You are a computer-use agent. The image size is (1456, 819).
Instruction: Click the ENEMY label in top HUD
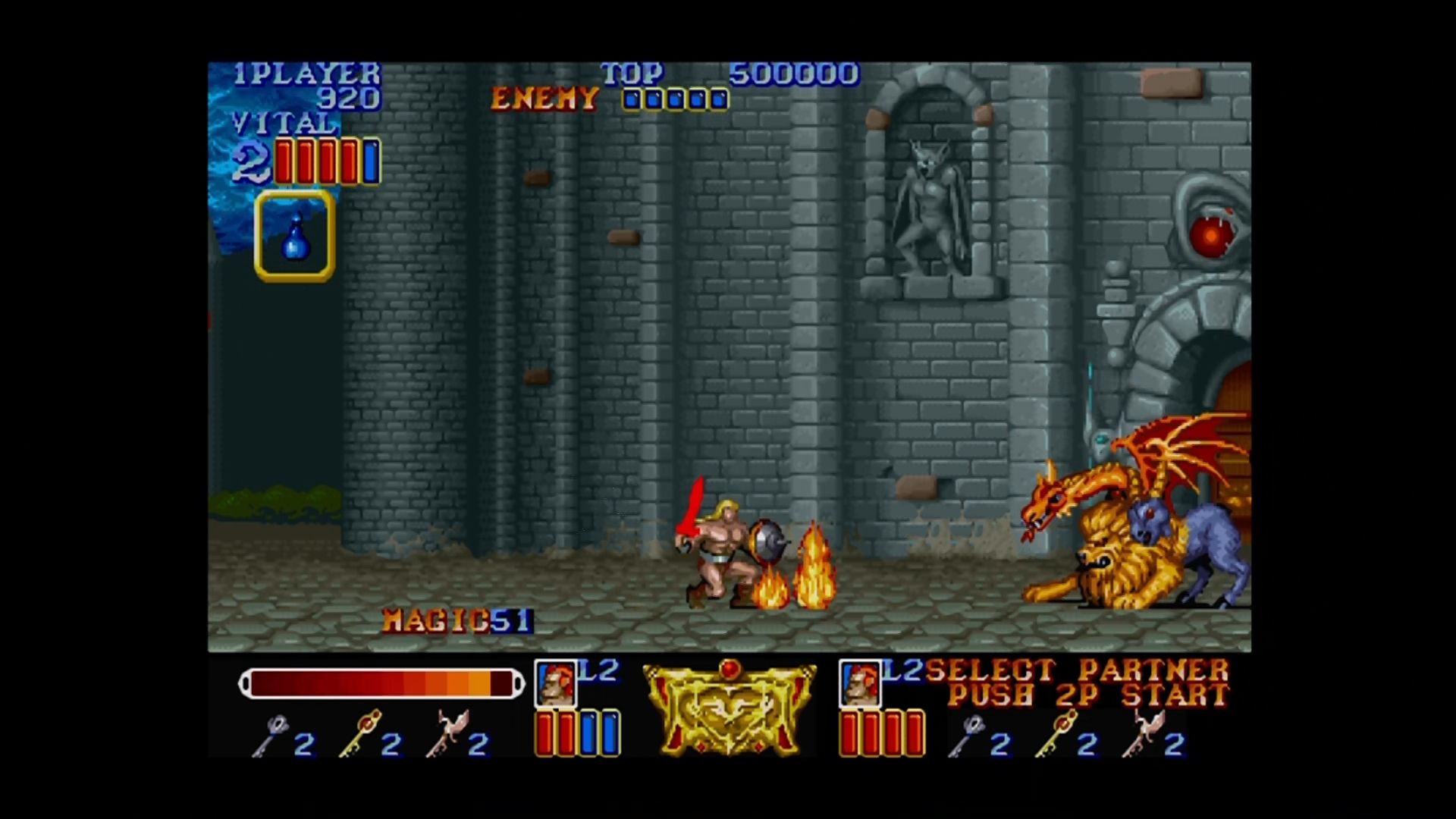point(544,97)
